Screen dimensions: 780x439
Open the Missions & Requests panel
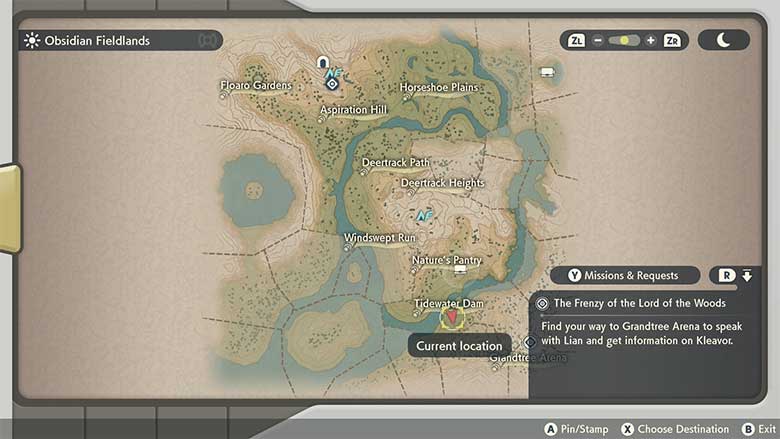click(626, 275)
